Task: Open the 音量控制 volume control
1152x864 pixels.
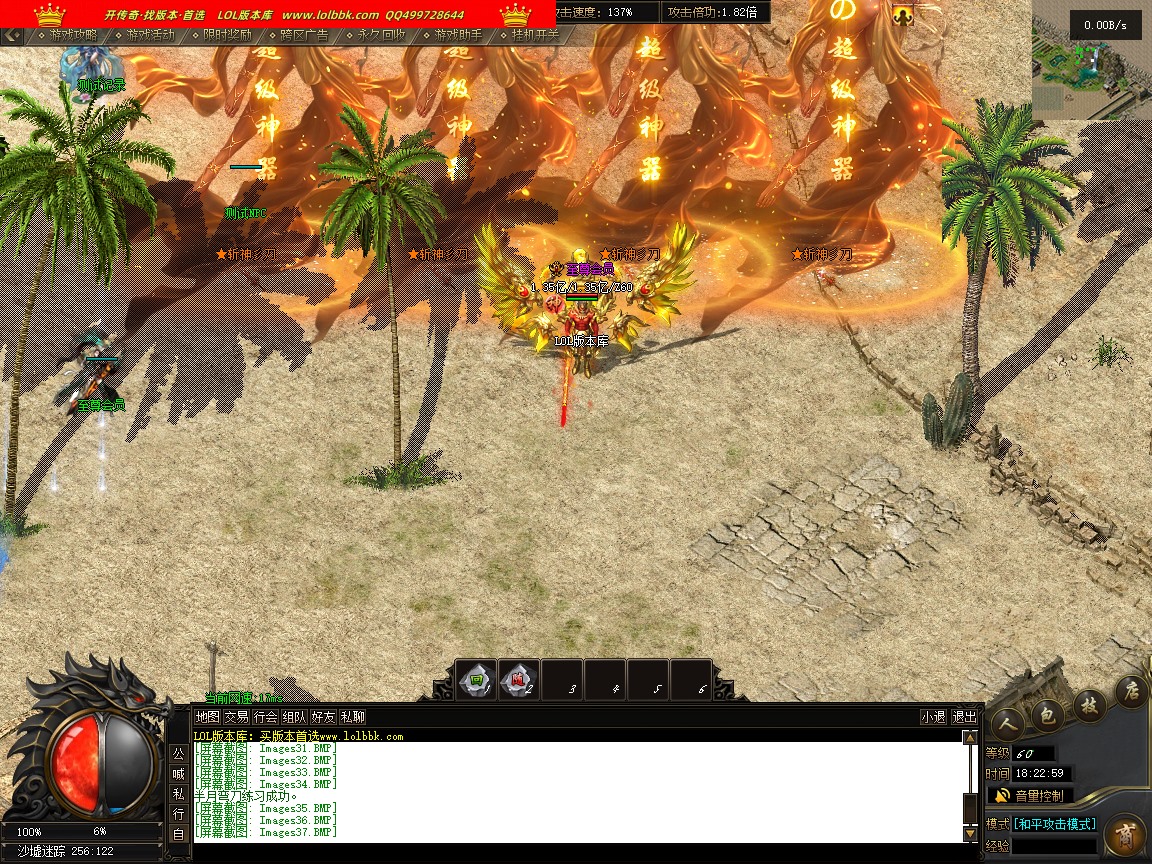Action: pyautogui.click(x=1031, y=796)
